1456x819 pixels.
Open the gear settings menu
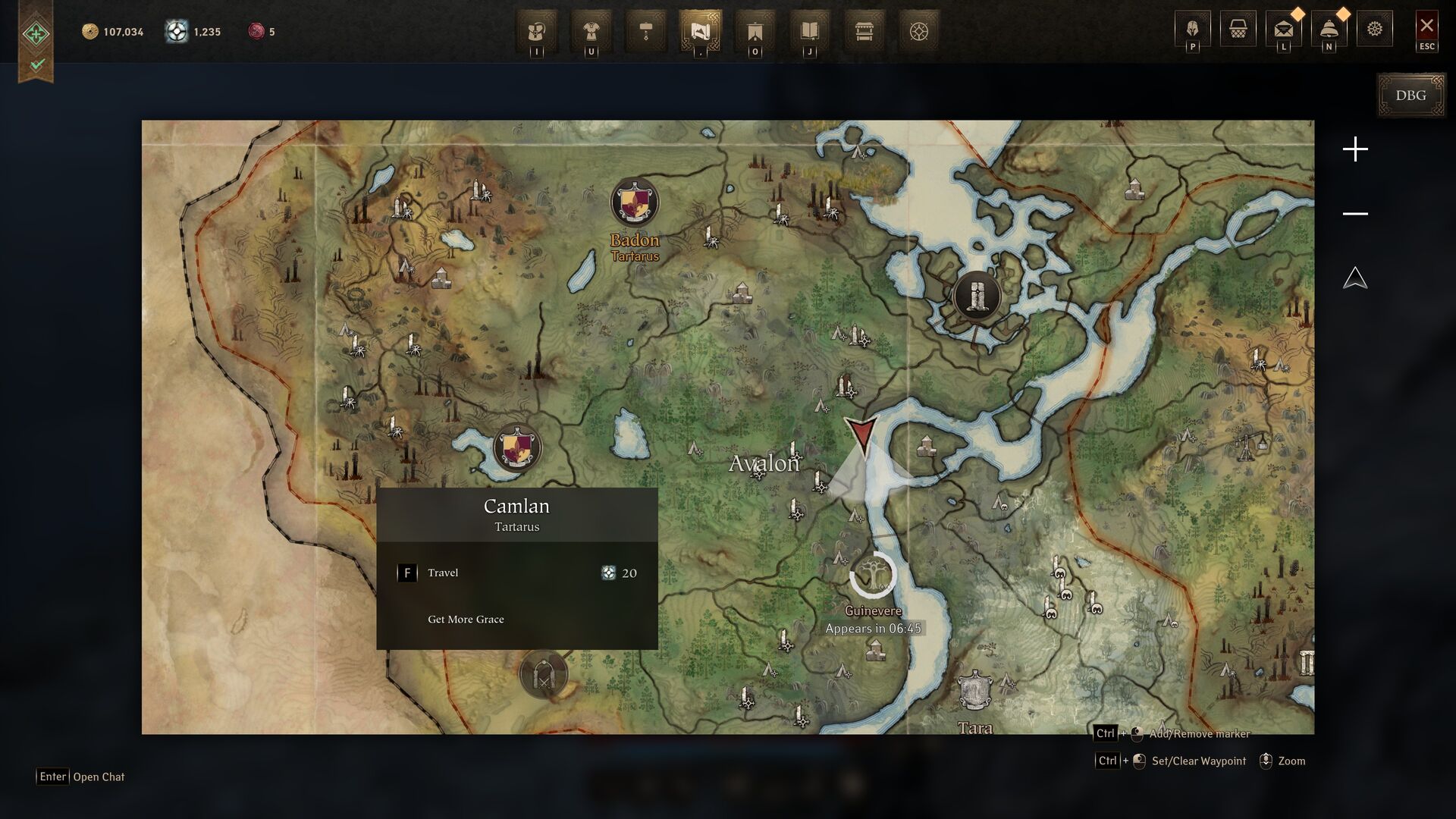pos(1375,29)
